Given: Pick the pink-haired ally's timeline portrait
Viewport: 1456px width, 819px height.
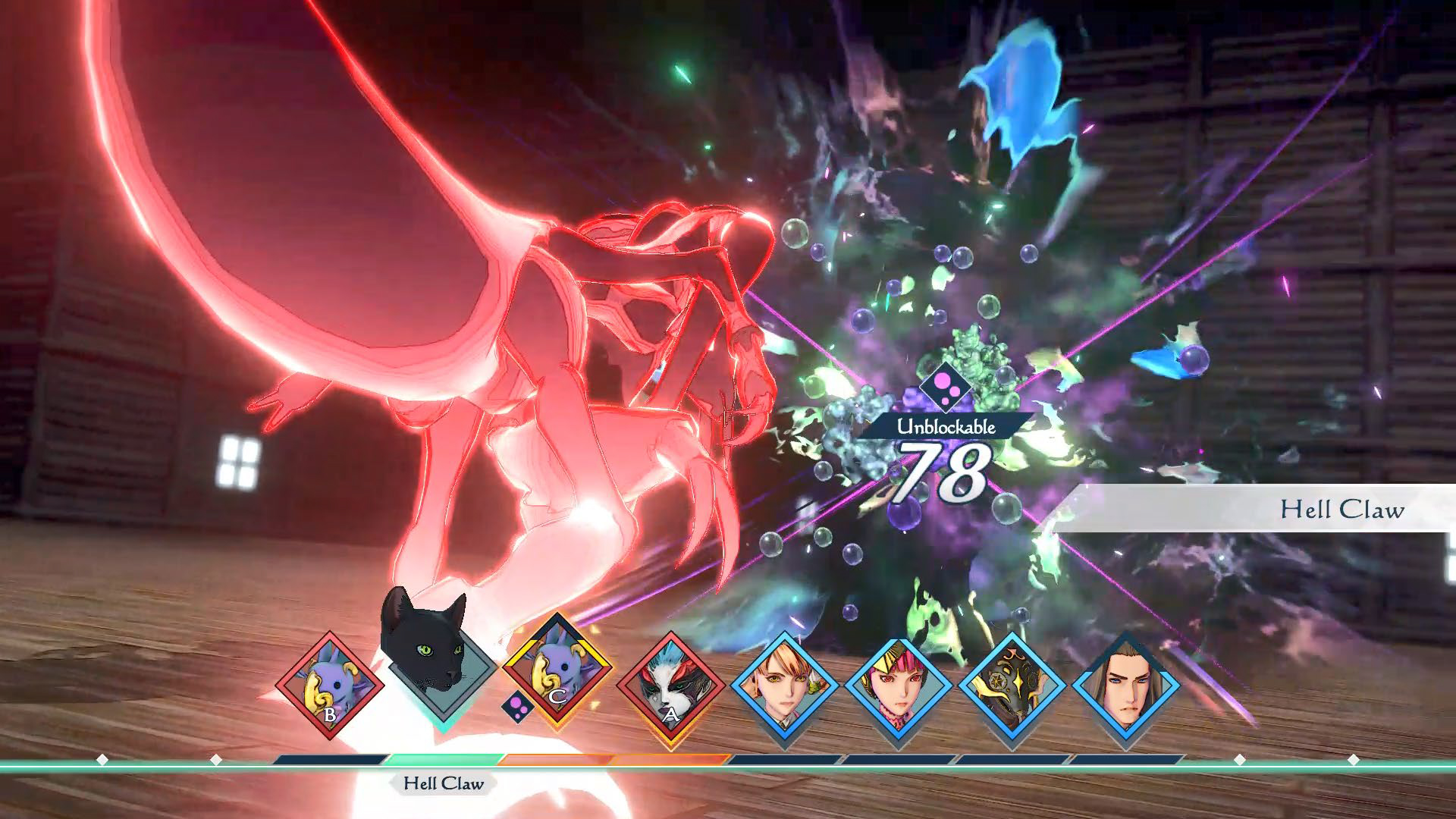Looking at the screenshot, I should [898, 686].
